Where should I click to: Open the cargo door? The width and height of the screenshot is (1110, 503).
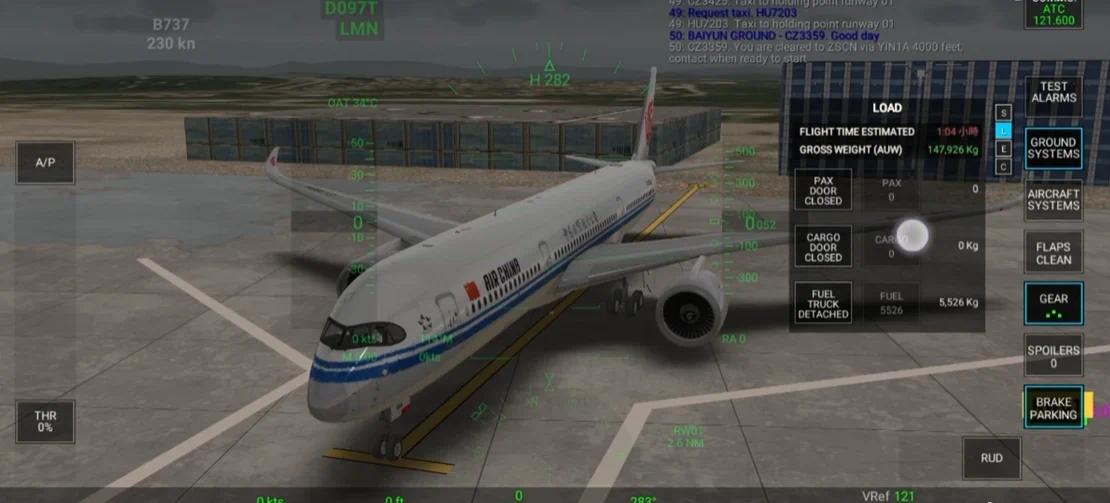tap(823, 246)
